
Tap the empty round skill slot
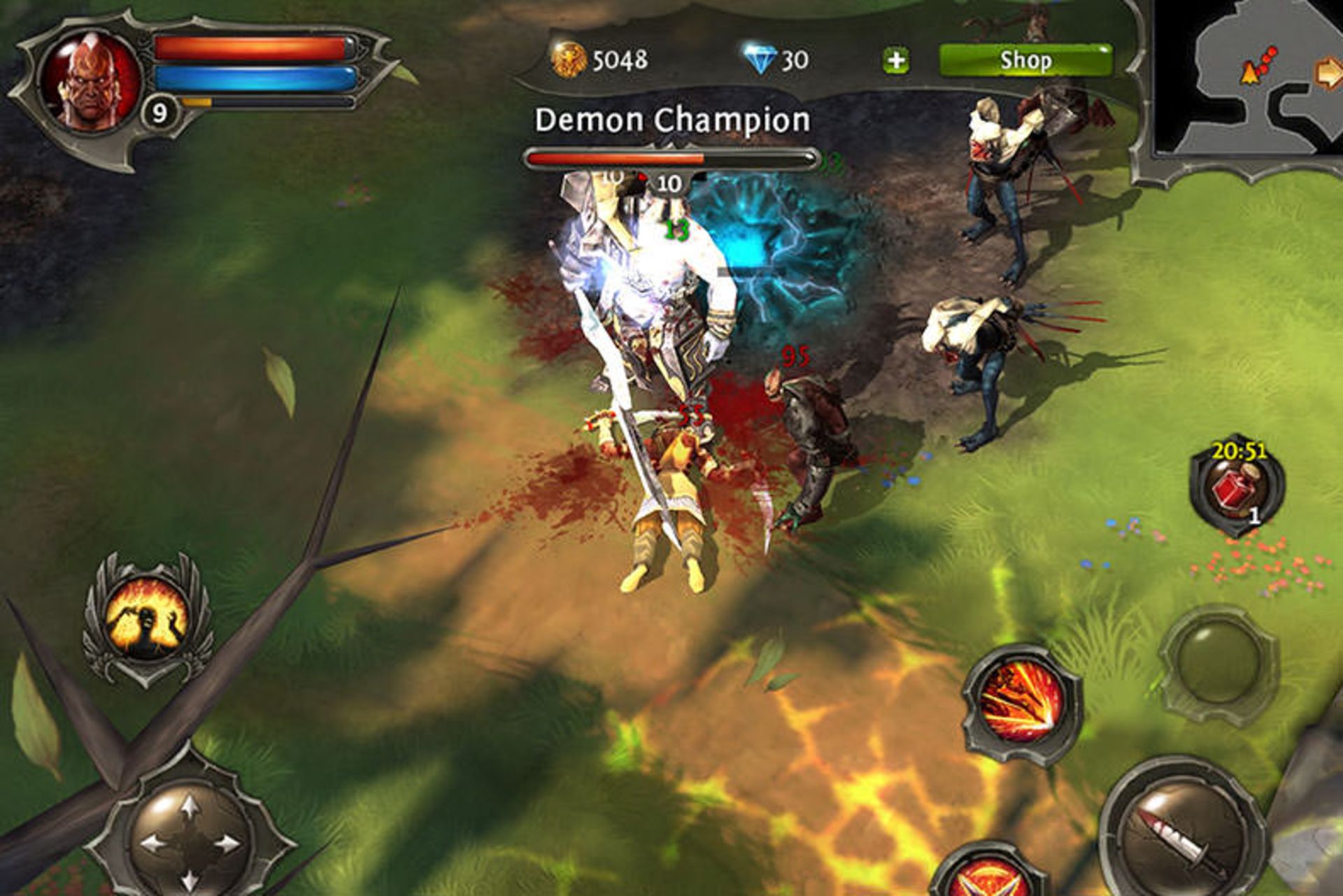click(1219, 663)
